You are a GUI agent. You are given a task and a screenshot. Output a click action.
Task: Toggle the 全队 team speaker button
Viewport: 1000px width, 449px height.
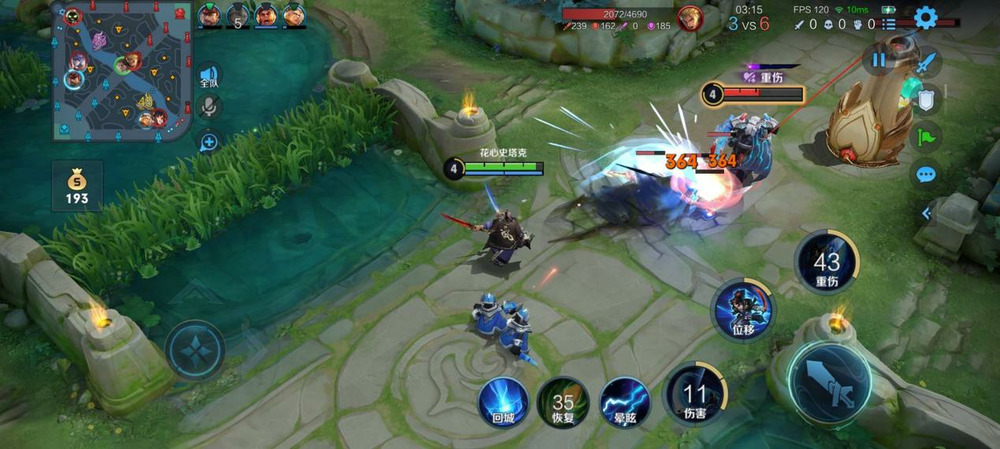tap(208, 76)
